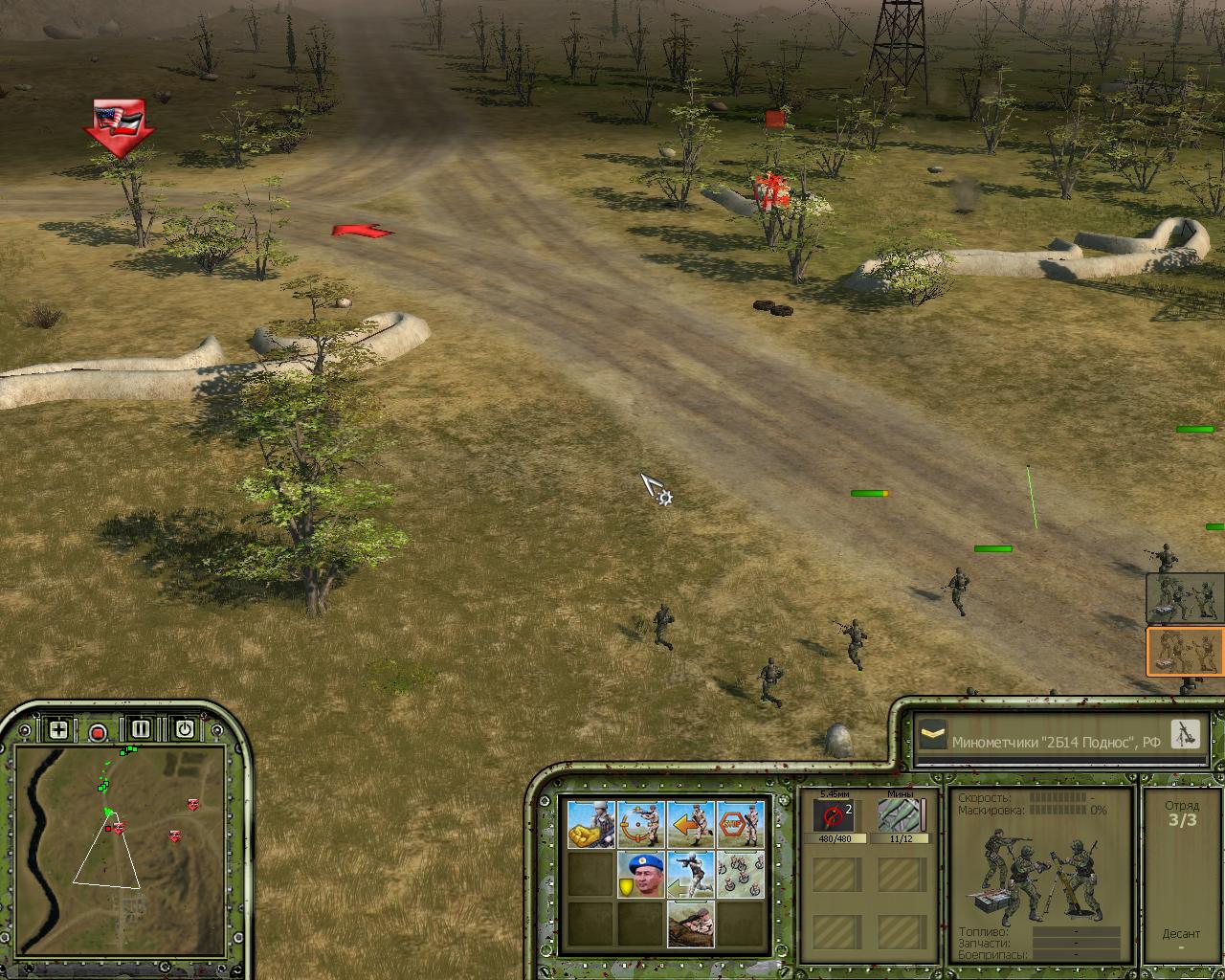Click the red record button above minimap
Viewport: 1225px width, 980px height.
98,732
